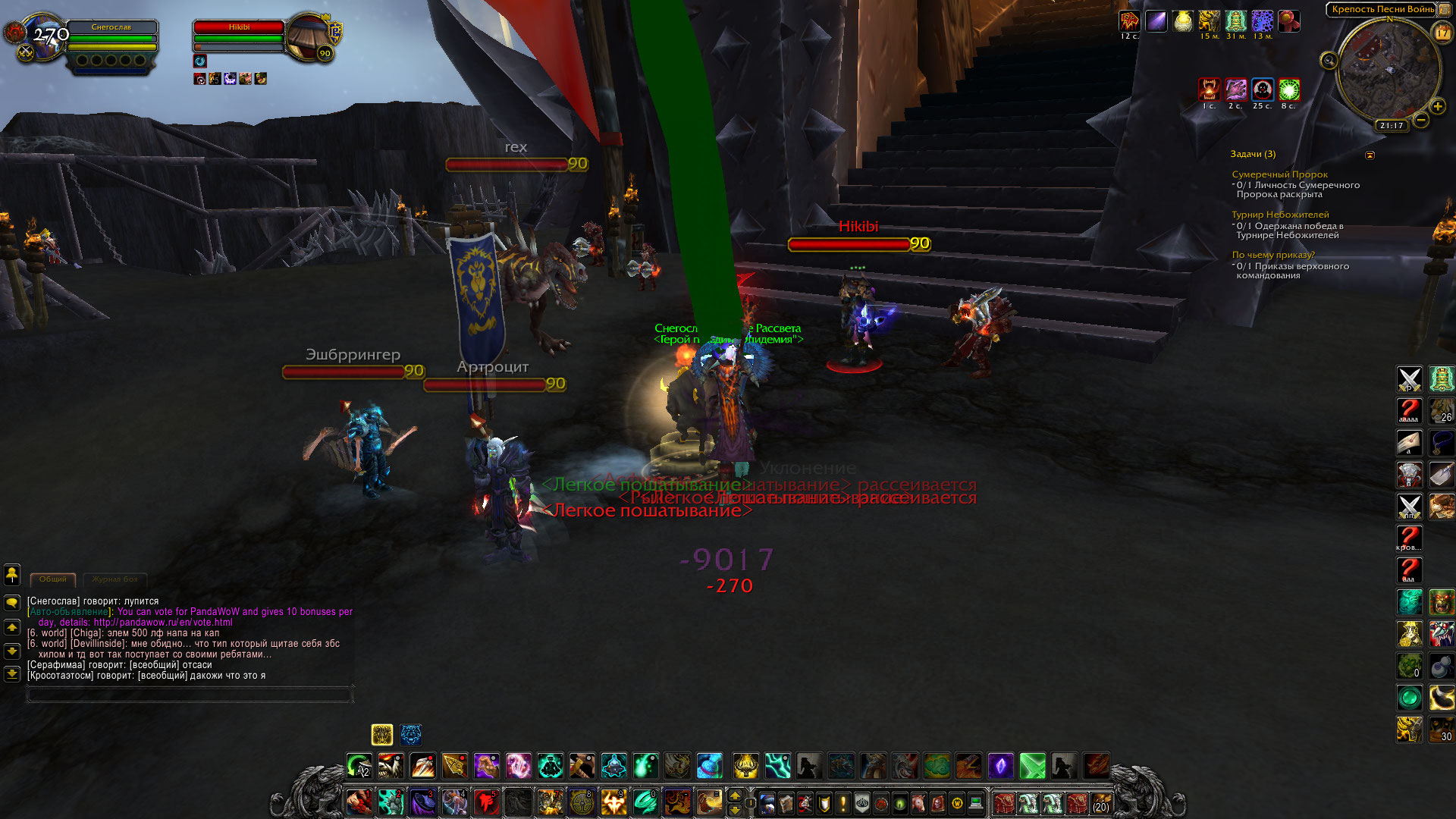The width and height of the screenshot is (1456, 819).
Task: Open the yellow exclamation mark quest log button
Action: pos(843,802)
